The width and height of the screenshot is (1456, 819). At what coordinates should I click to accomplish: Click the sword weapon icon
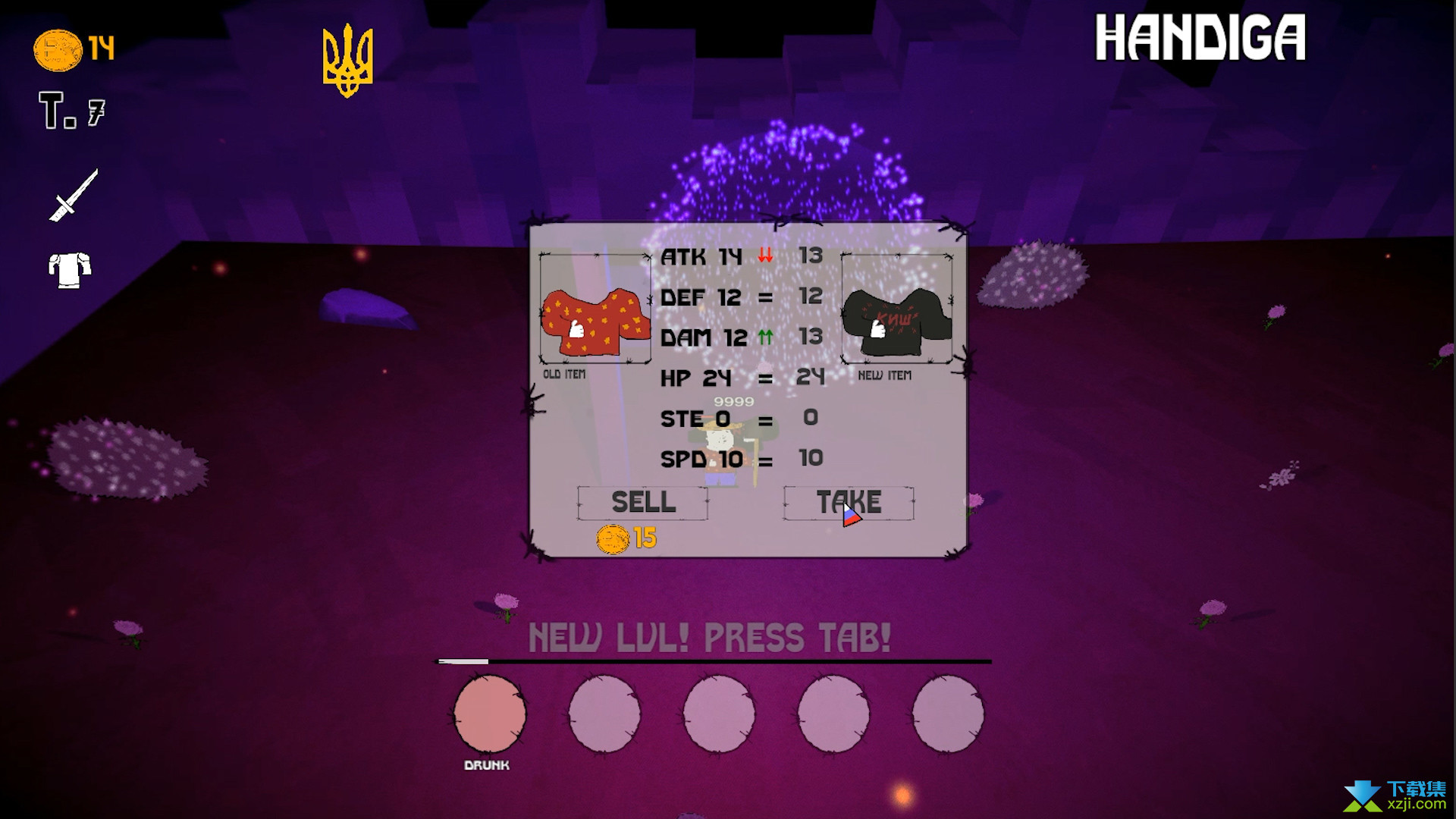(74, 195)
